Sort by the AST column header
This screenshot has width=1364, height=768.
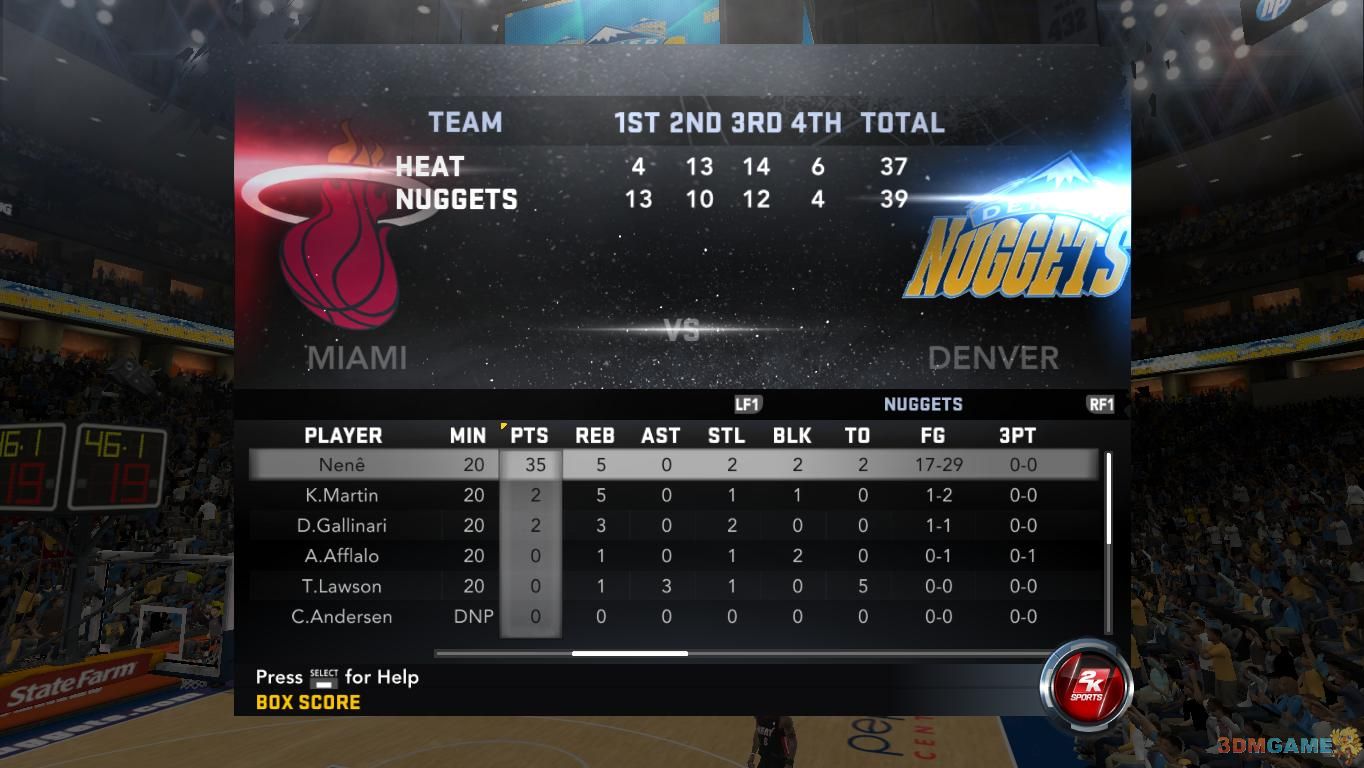pyautogui.click(x=661, y=436)
